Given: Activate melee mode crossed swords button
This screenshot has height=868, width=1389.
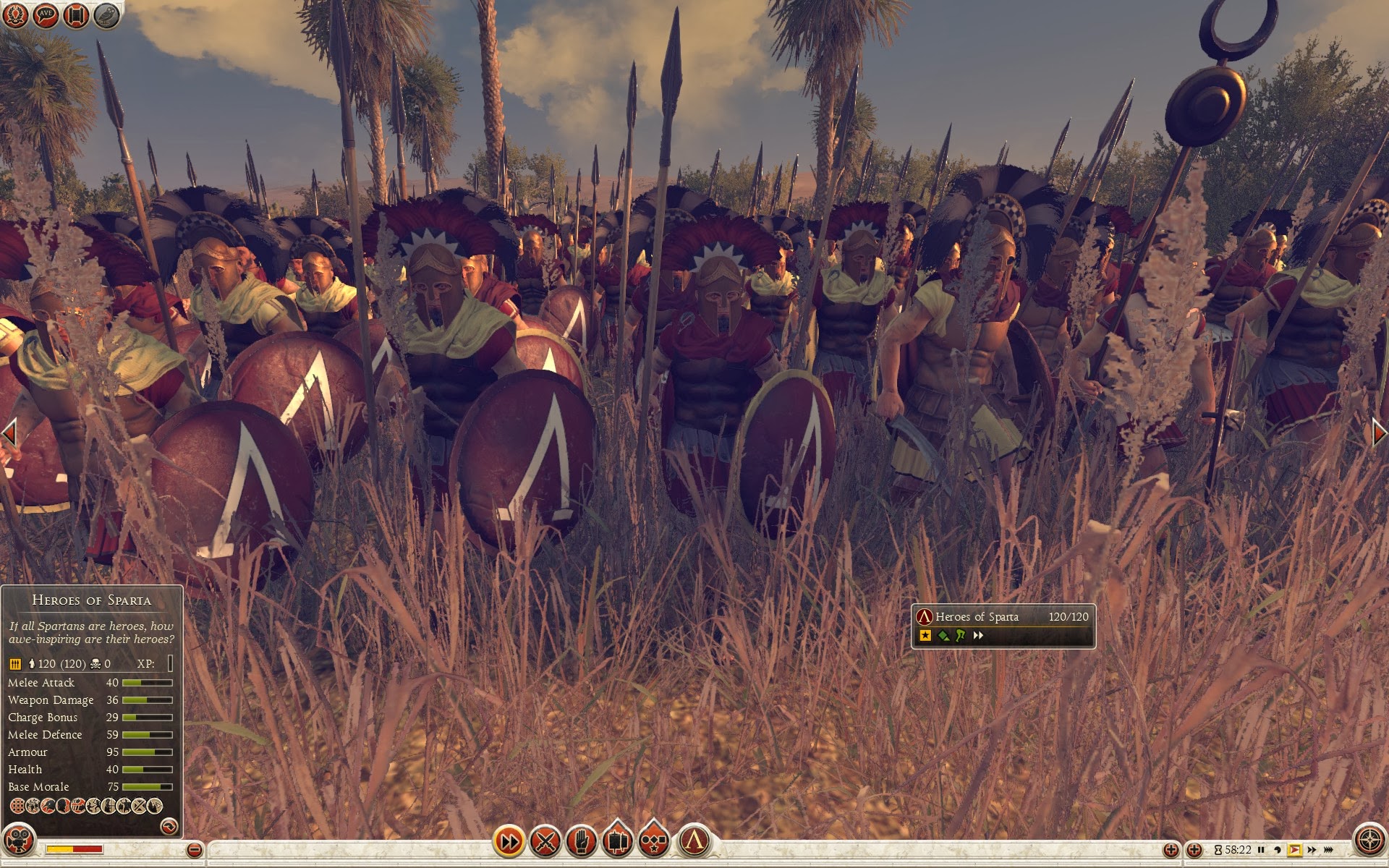Looking at the screenshot, I should 545,841.
